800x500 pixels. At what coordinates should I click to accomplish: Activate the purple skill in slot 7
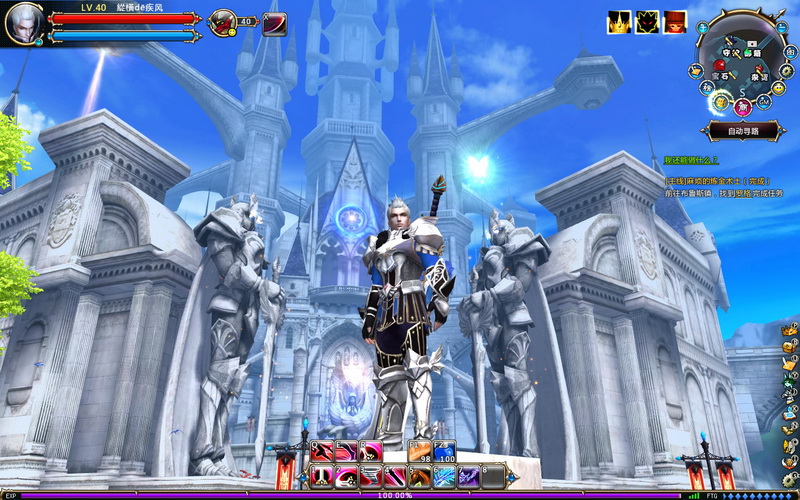(x=468, y=476)
